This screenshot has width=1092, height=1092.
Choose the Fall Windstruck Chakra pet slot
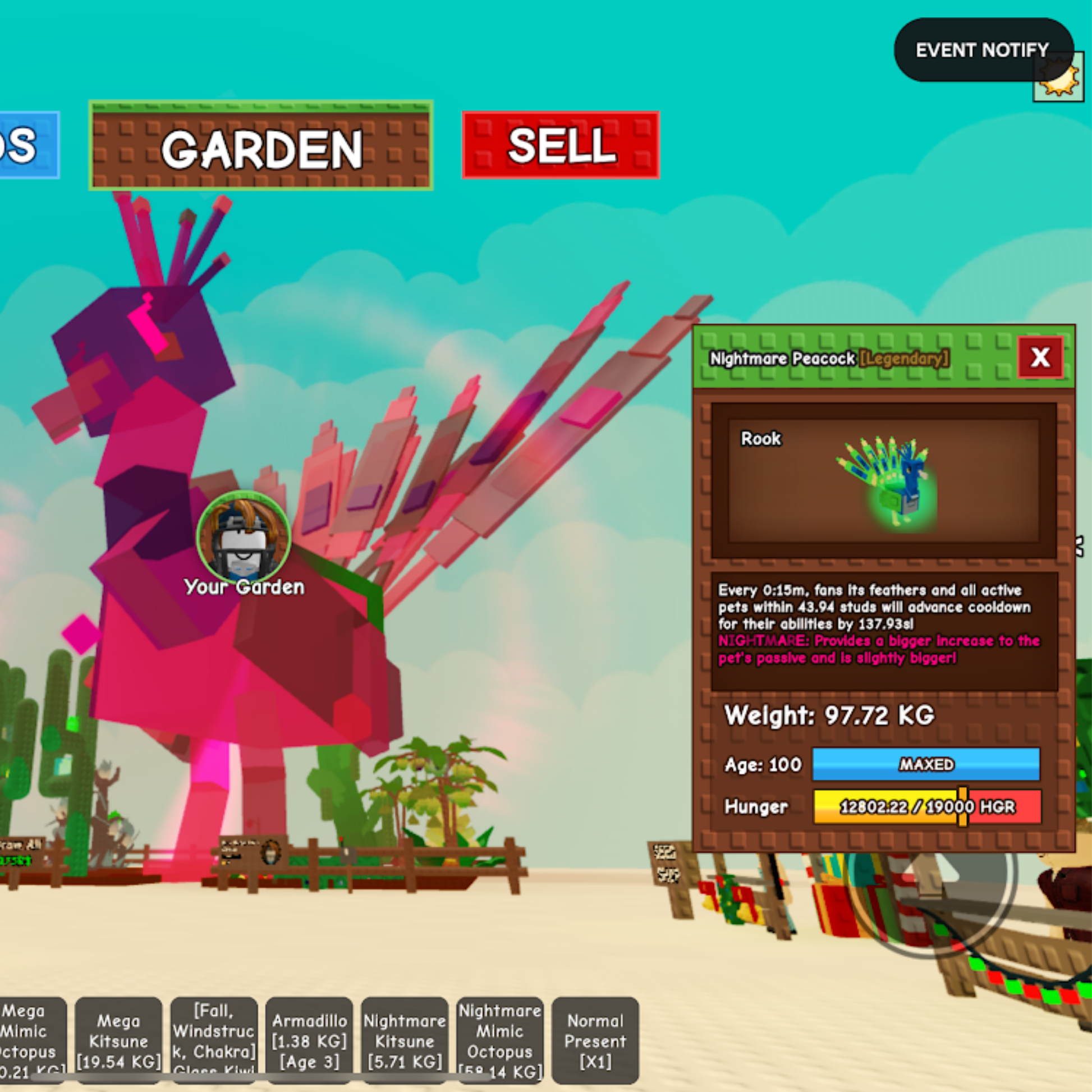(214, 1040)
